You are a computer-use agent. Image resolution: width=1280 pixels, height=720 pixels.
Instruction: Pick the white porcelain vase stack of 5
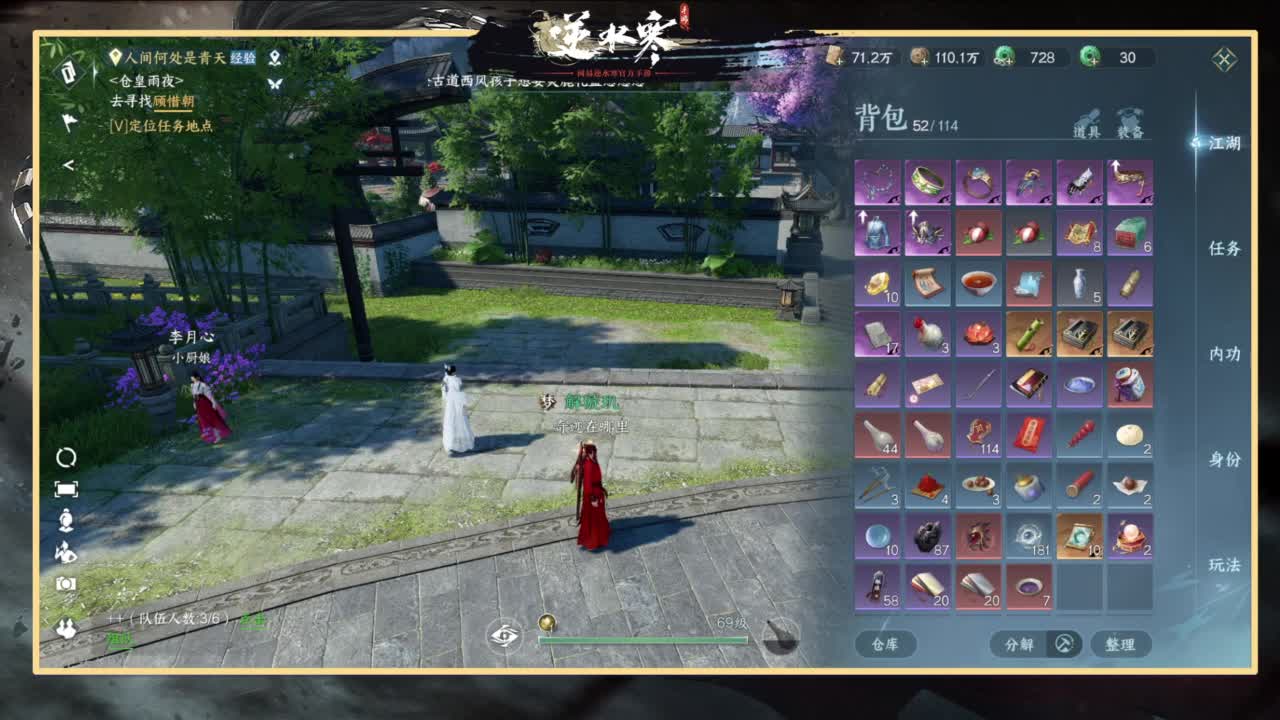1079,284
